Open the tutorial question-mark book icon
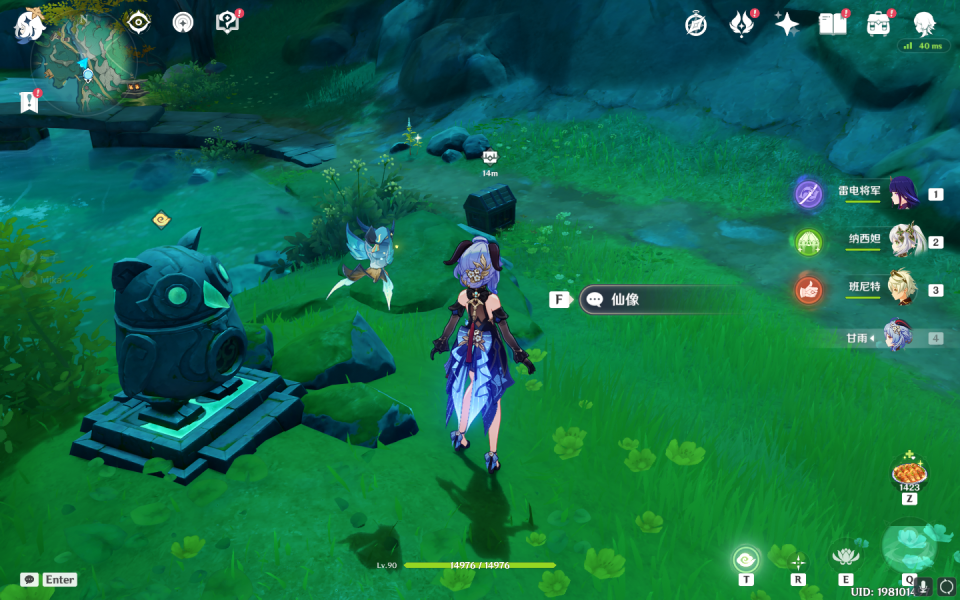960x600 pixels. 227,21
